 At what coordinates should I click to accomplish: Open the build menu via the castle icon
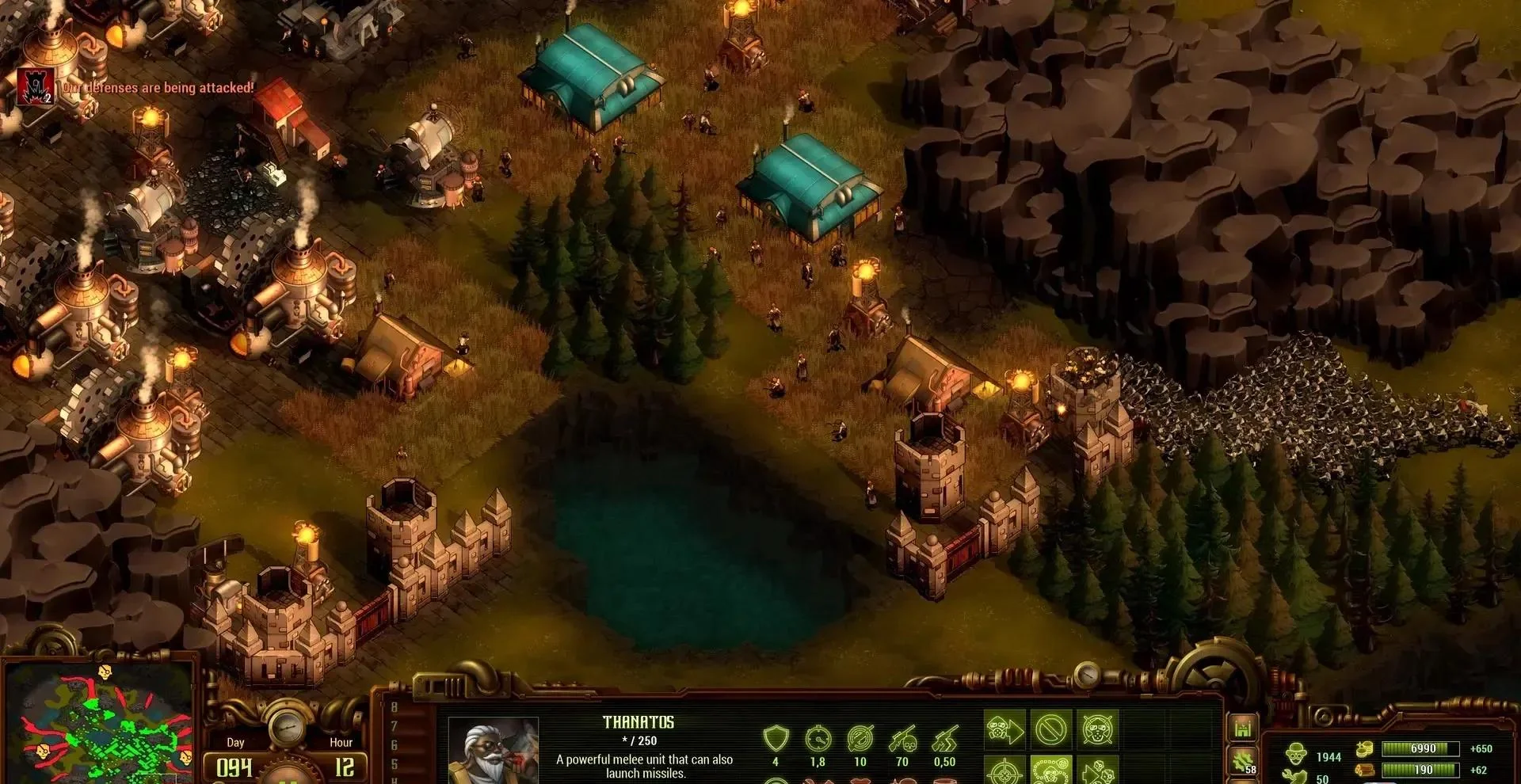tap(1242, 729)
